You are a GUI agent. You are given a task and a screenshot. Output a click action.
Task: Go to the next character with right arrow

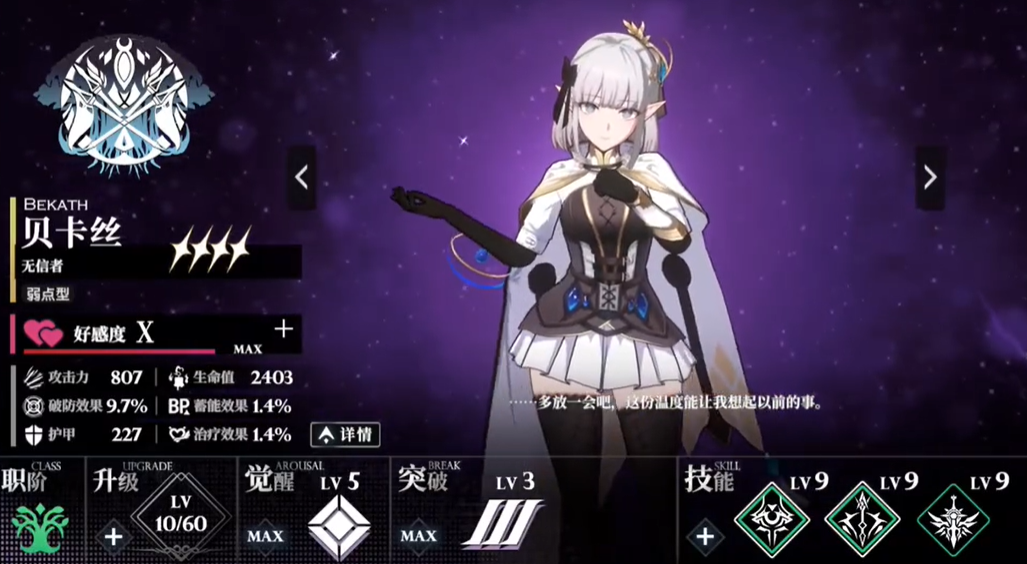pyautogui.click(x=930, y=177)
